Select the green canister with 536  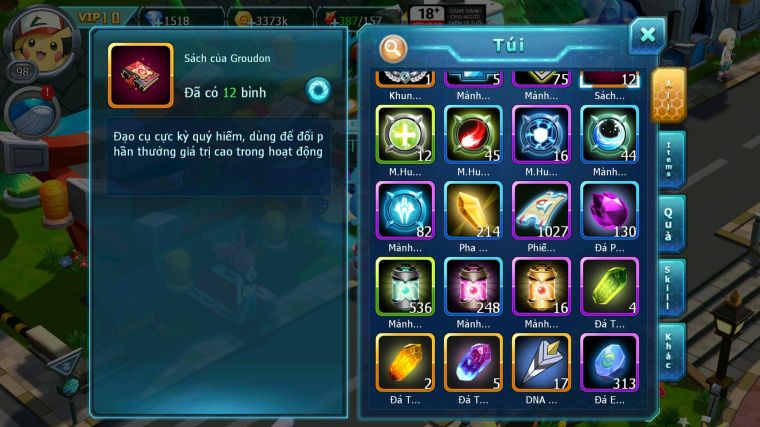coord(405,286)
